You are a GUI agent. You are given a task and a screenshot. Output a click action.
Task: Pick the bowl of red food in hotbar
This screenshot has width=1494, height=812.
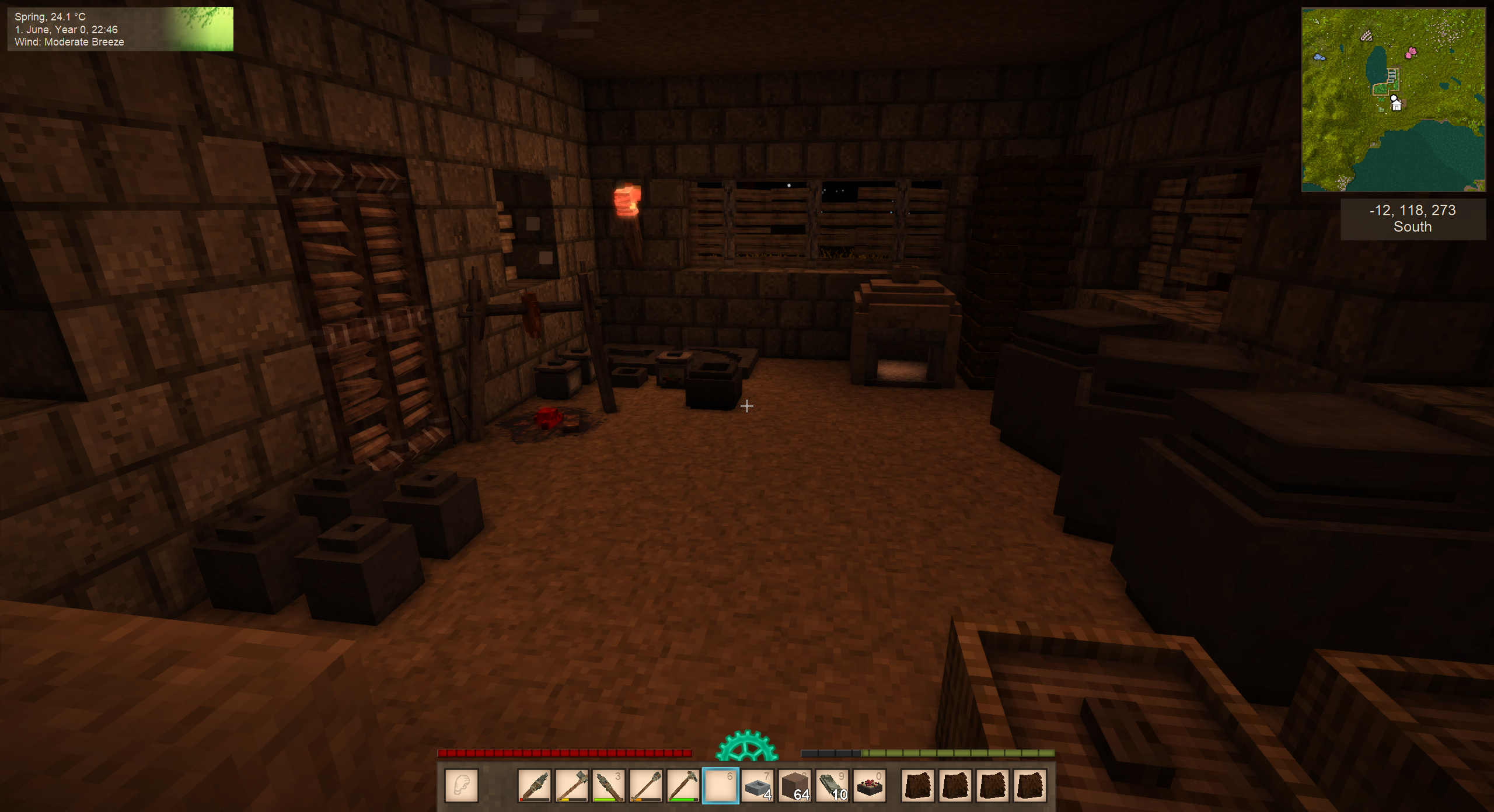(x=870, y=785)
